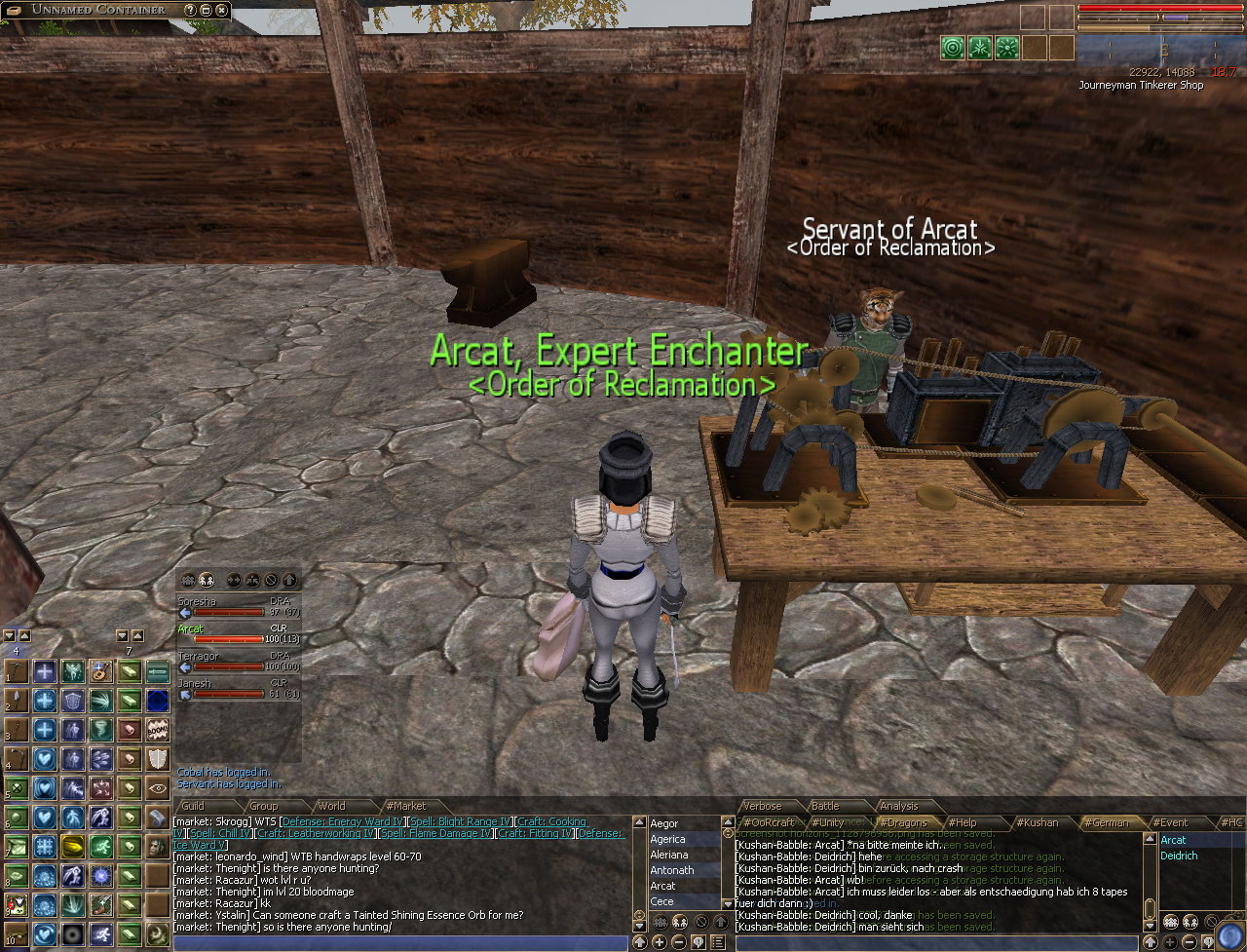Click the chat text input field

point(399,942)
